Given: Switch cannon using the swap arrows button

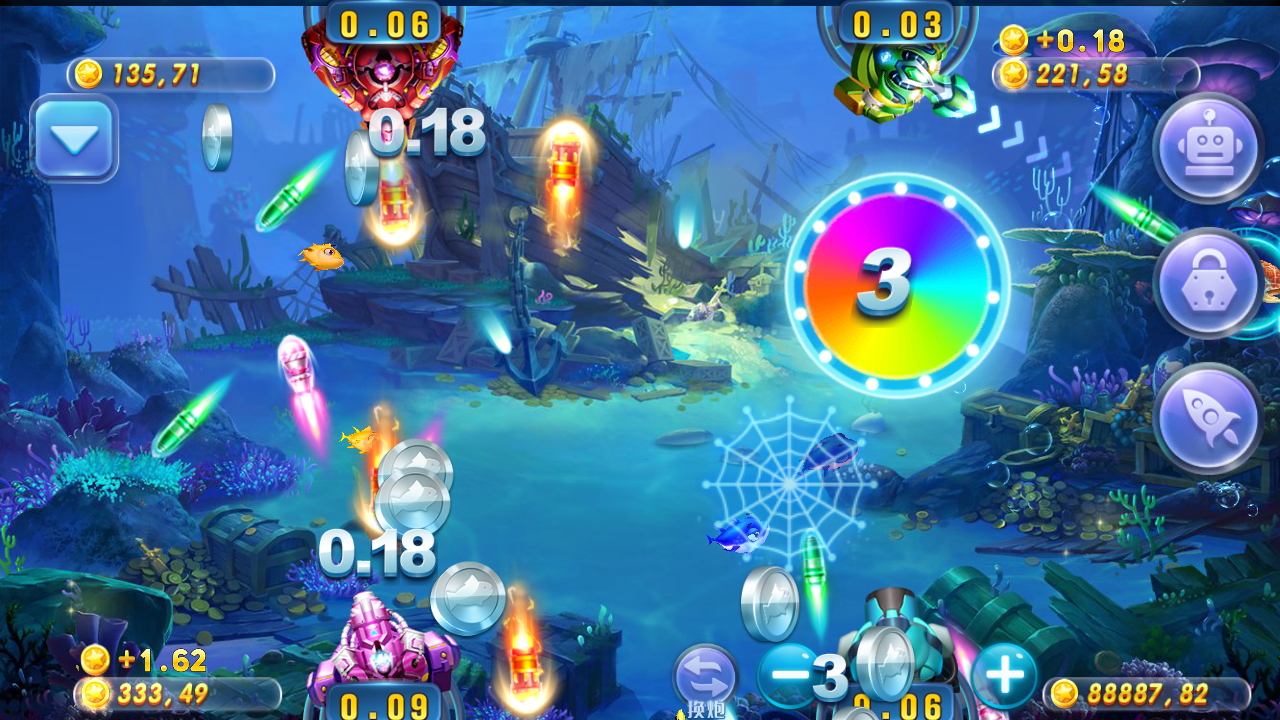Looking at the screenshot, I should 705,677.
